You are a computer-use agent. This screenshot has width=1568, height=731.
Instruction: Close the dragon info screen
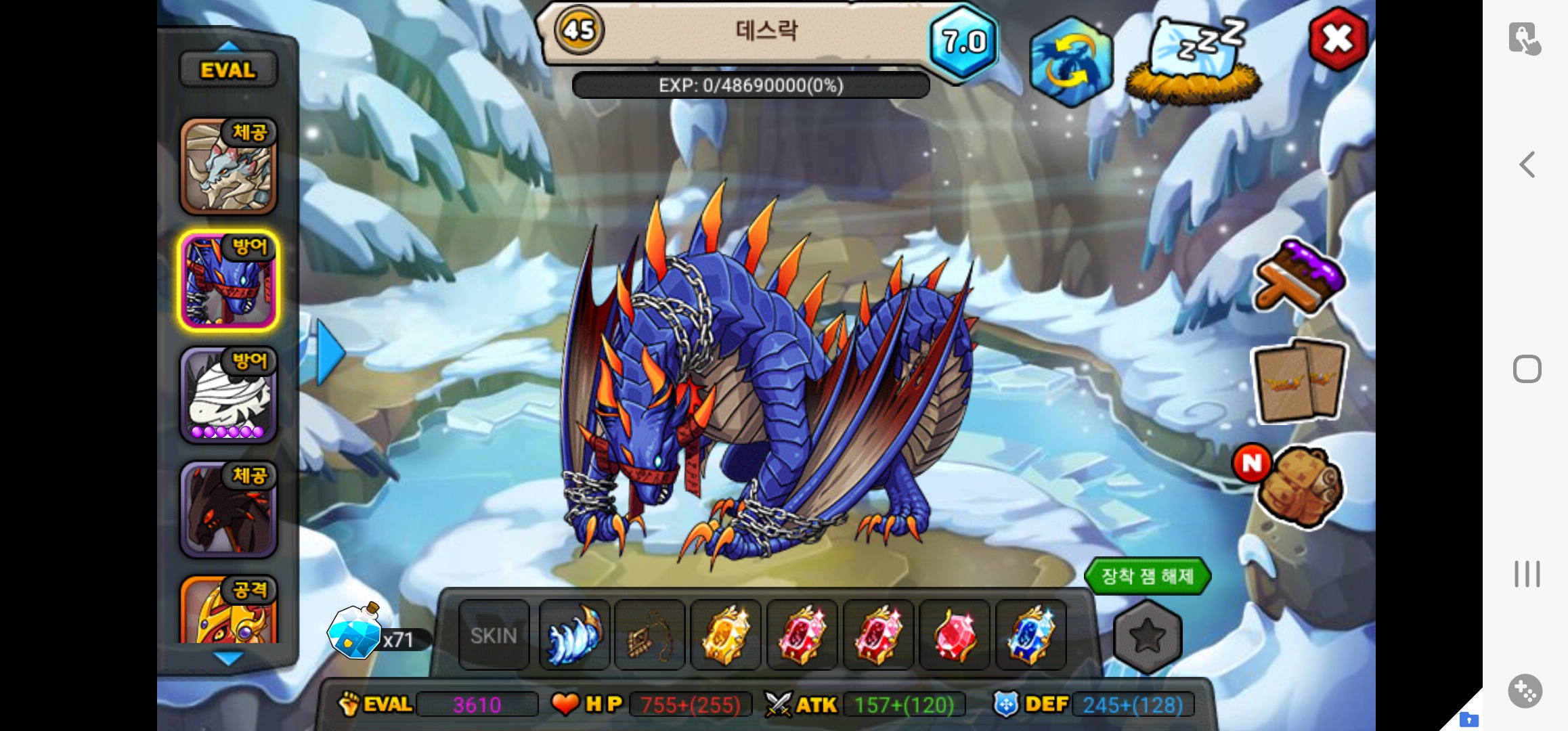pos(1337,39)
